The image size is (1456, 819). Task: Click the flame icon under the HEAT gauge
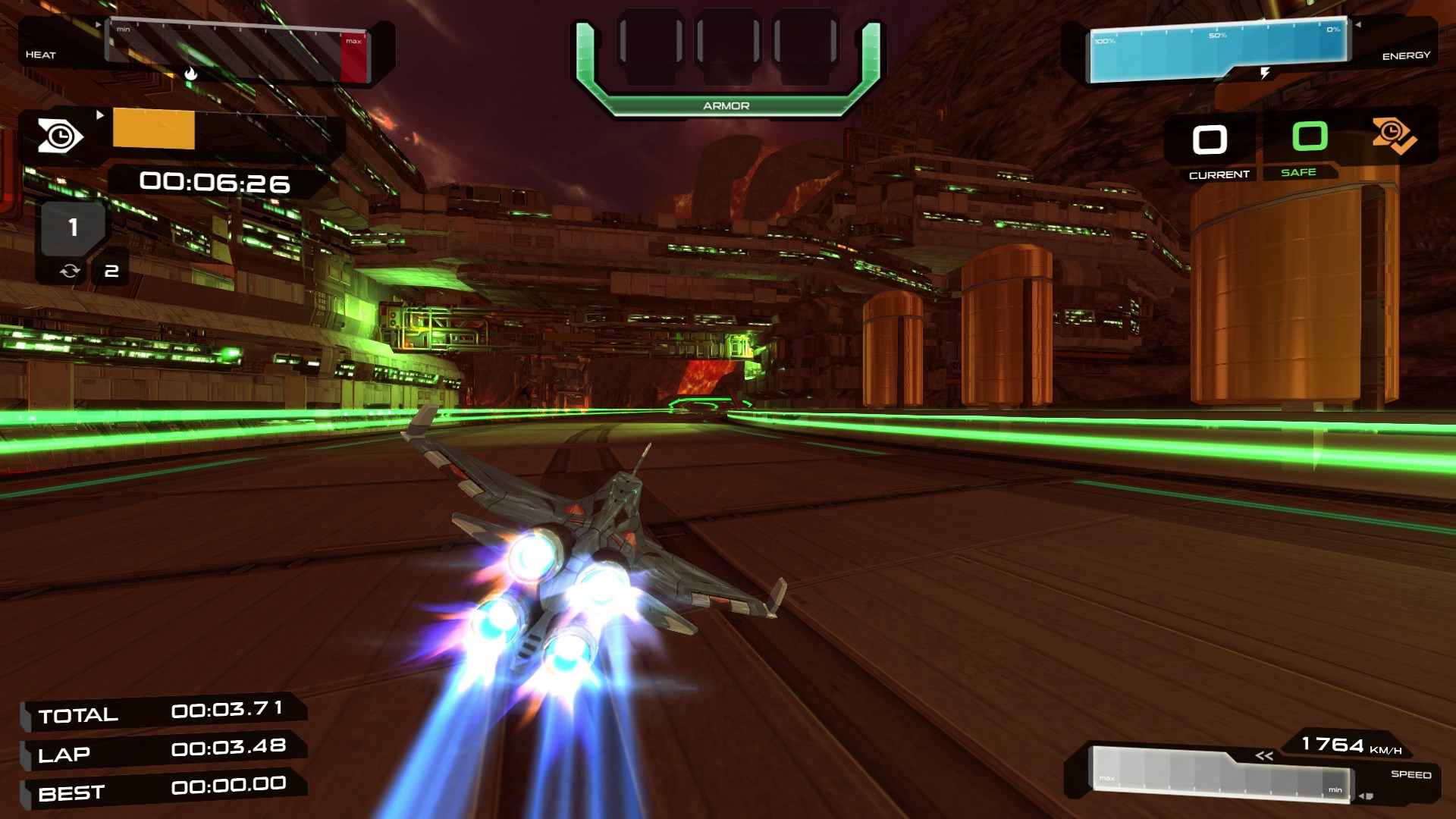pyautogui.click(x=192, y=74)
